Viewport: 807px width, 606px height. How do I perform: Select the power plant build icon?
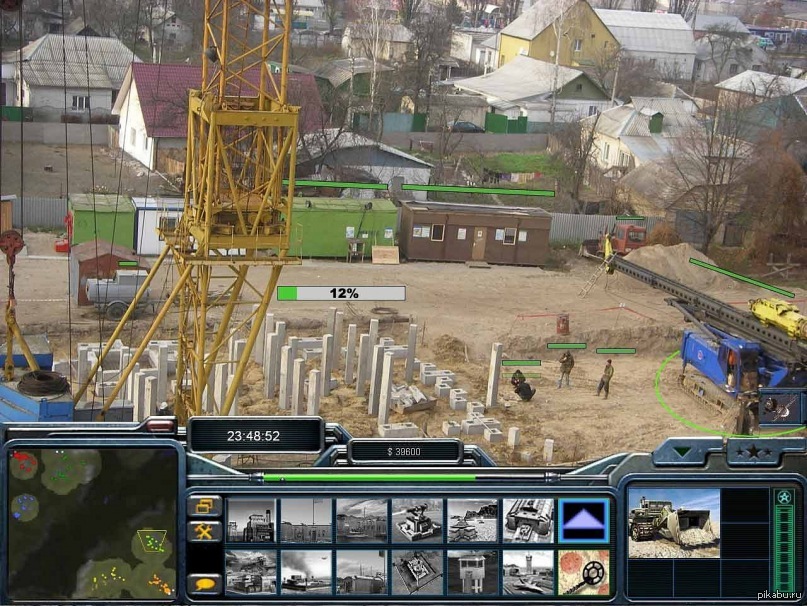250,520
